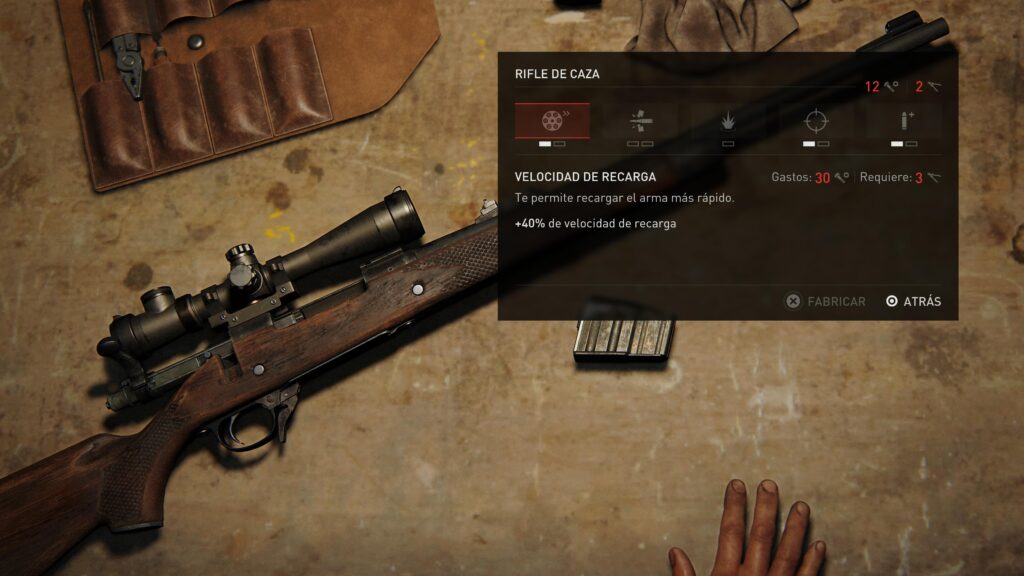
Task: Select the damage burst upgrade icon
Action: (x=728, y=121)
